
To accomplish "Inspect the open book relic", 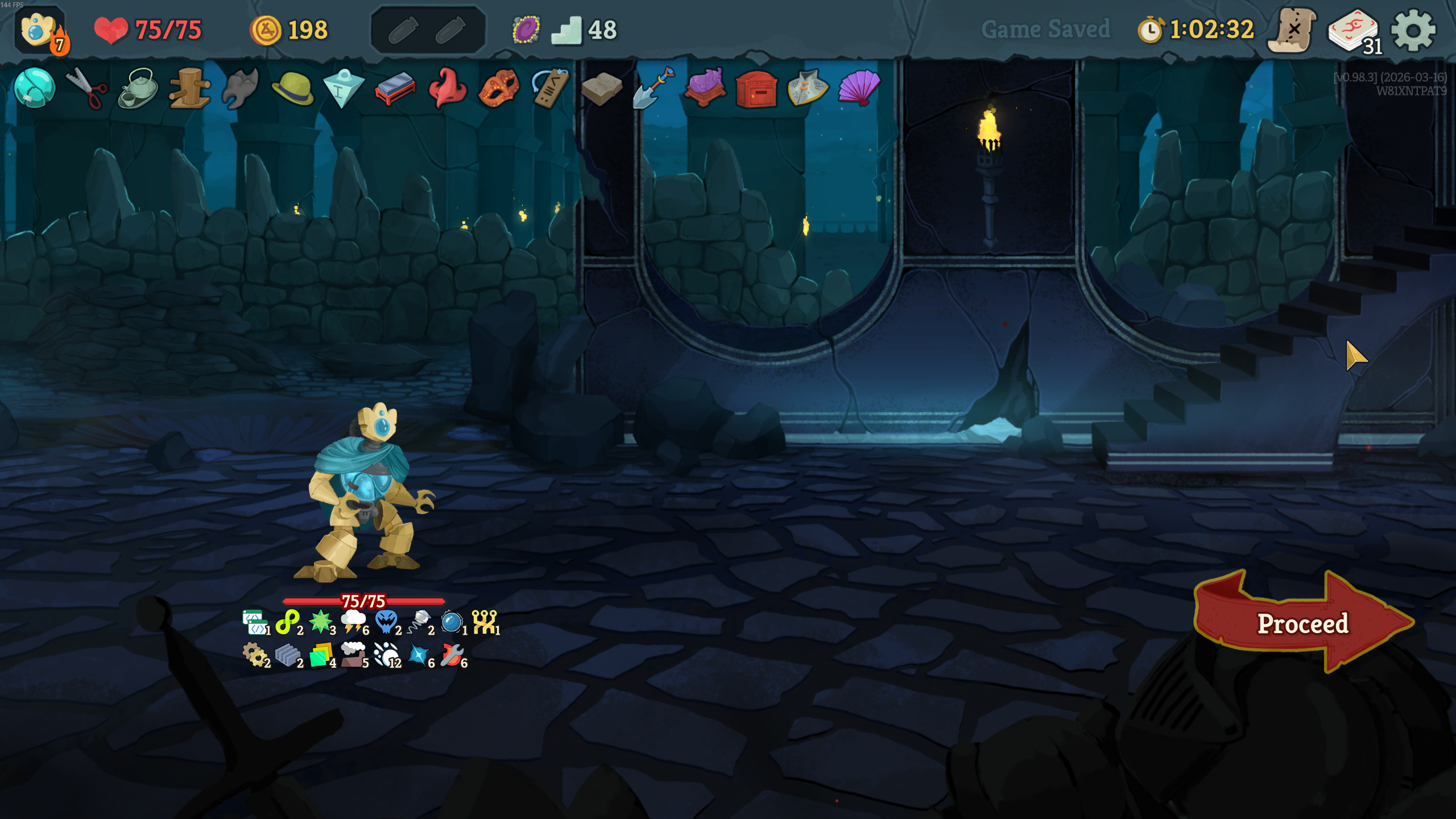I will tap(602, 88).
